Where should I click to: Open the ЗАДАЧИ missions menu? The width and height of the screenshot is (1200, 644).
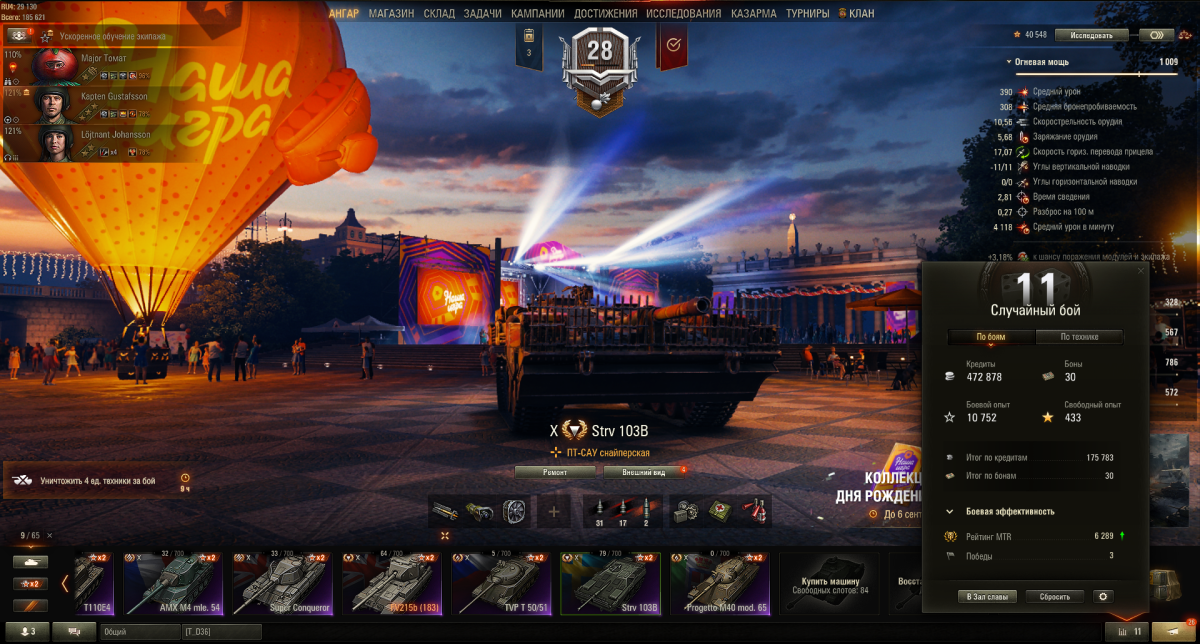(482, 14)
